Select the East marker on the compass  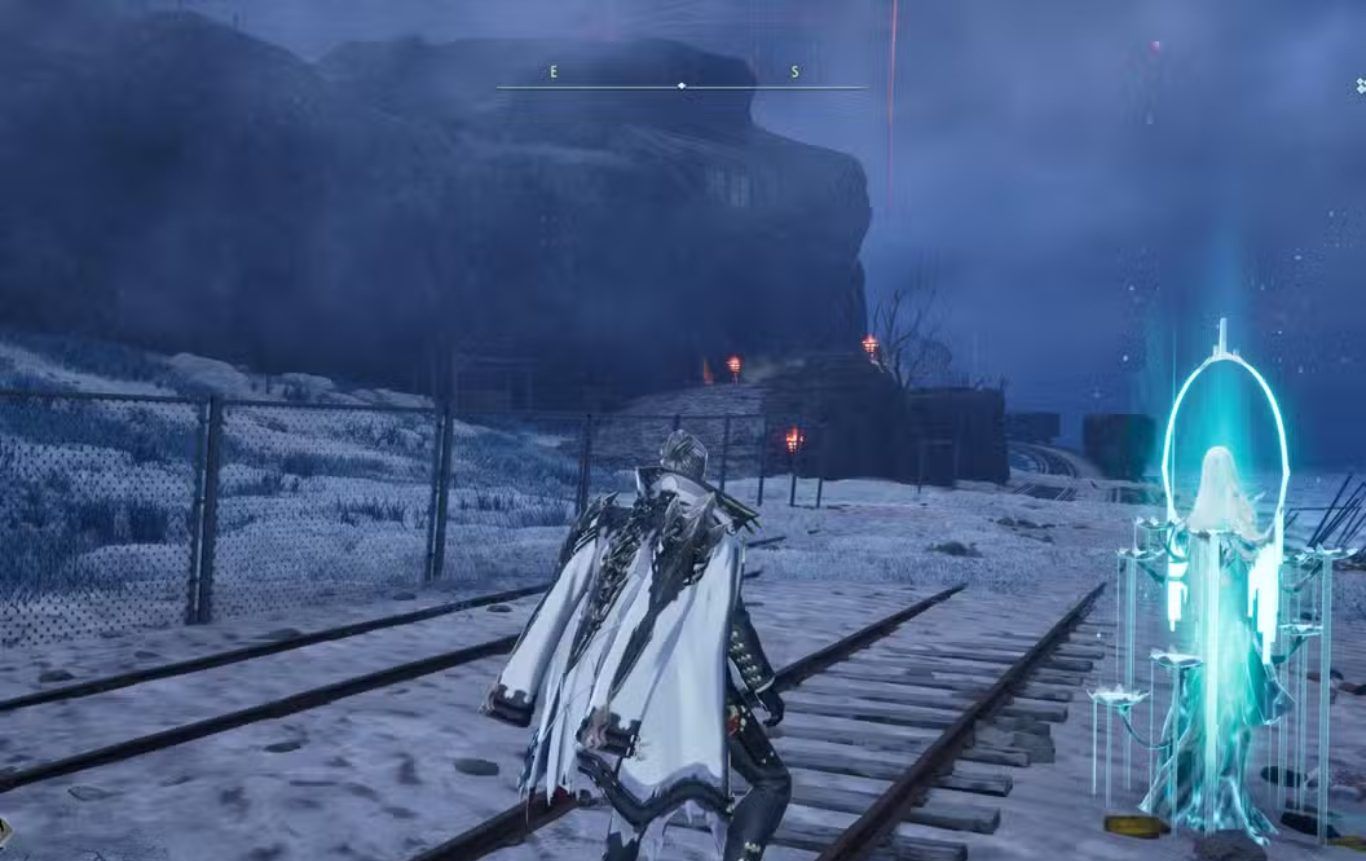click(553, 73)
